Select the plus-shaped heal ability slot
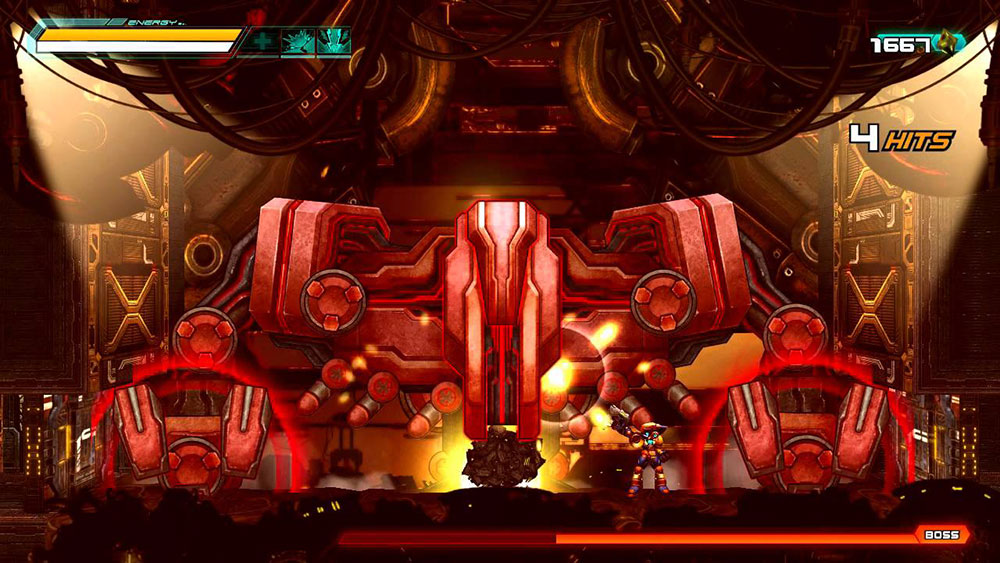This screenshot has height=563, width=1000. point(263,42)
